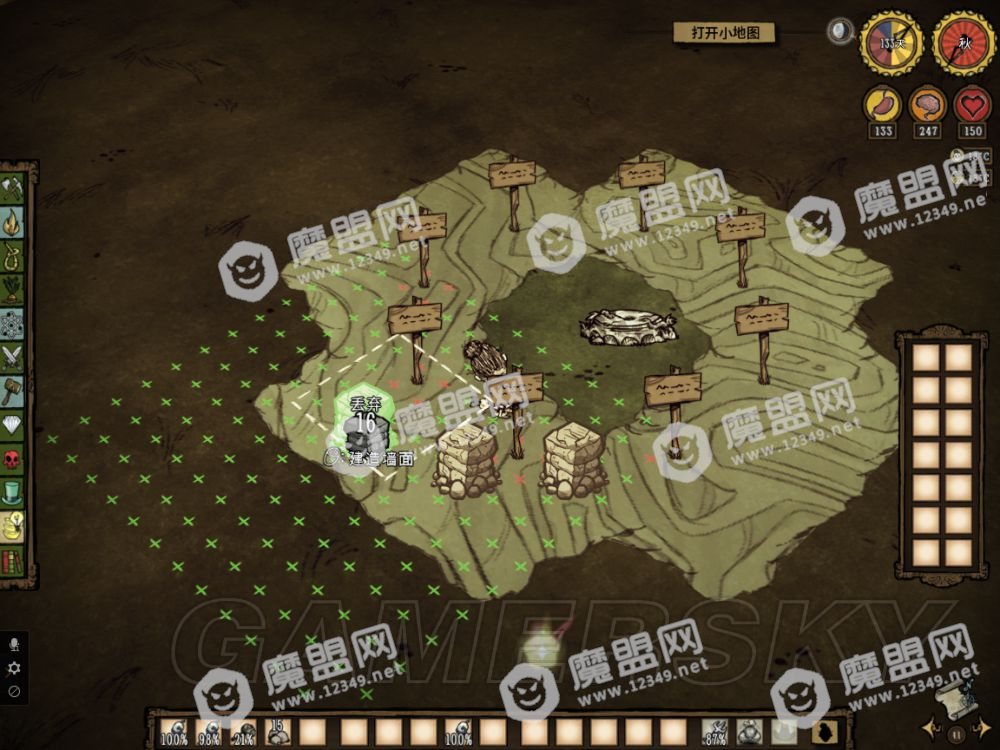Open the Tools crafting tab with axe icon

14,188
